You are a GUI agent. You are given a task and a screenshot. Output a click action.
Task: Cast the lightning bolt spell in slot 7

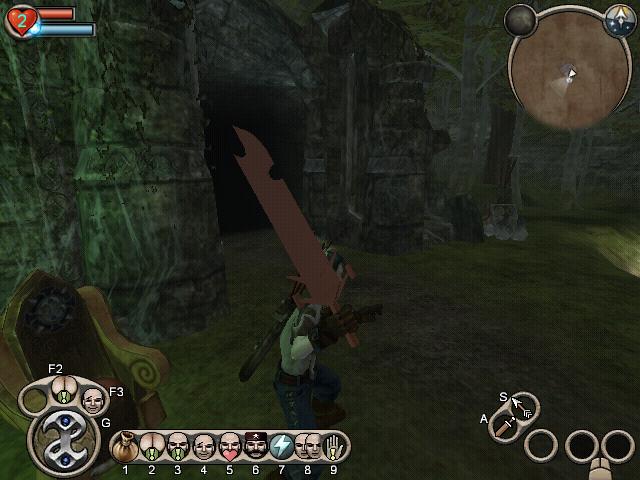tap(280, 444)
